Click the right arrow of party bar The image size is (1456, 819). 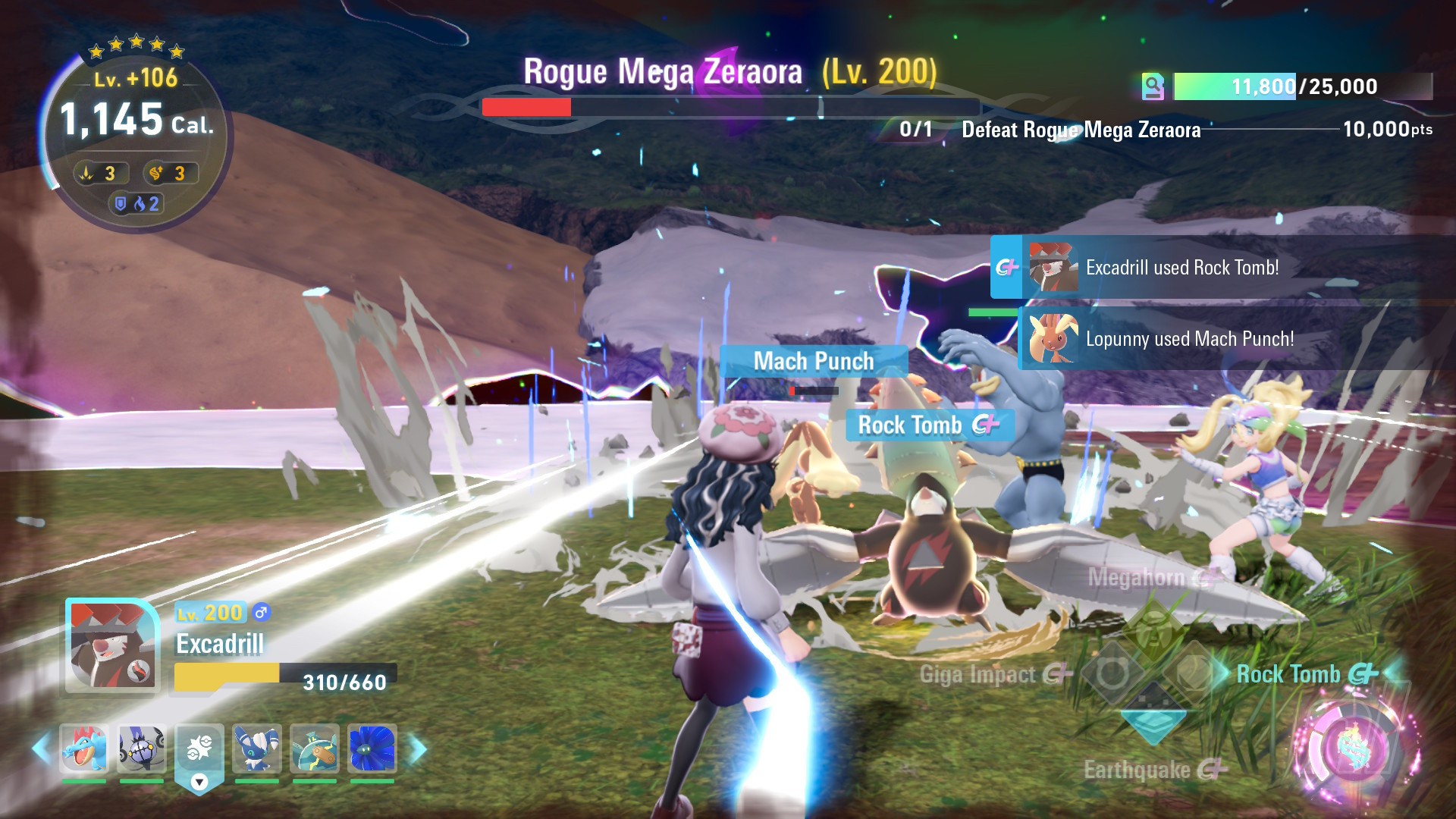point(417,749)
